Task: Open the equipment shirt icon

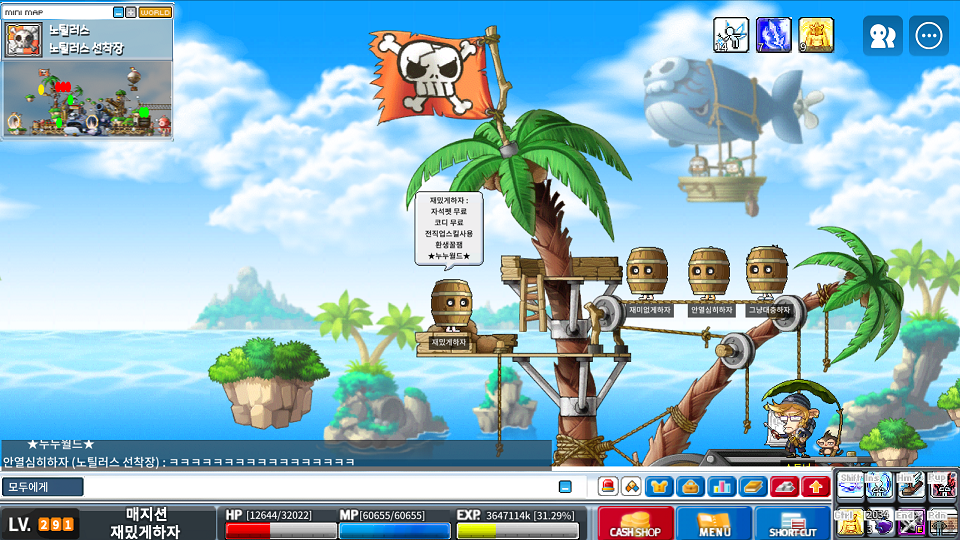Action: pos(659,487)
